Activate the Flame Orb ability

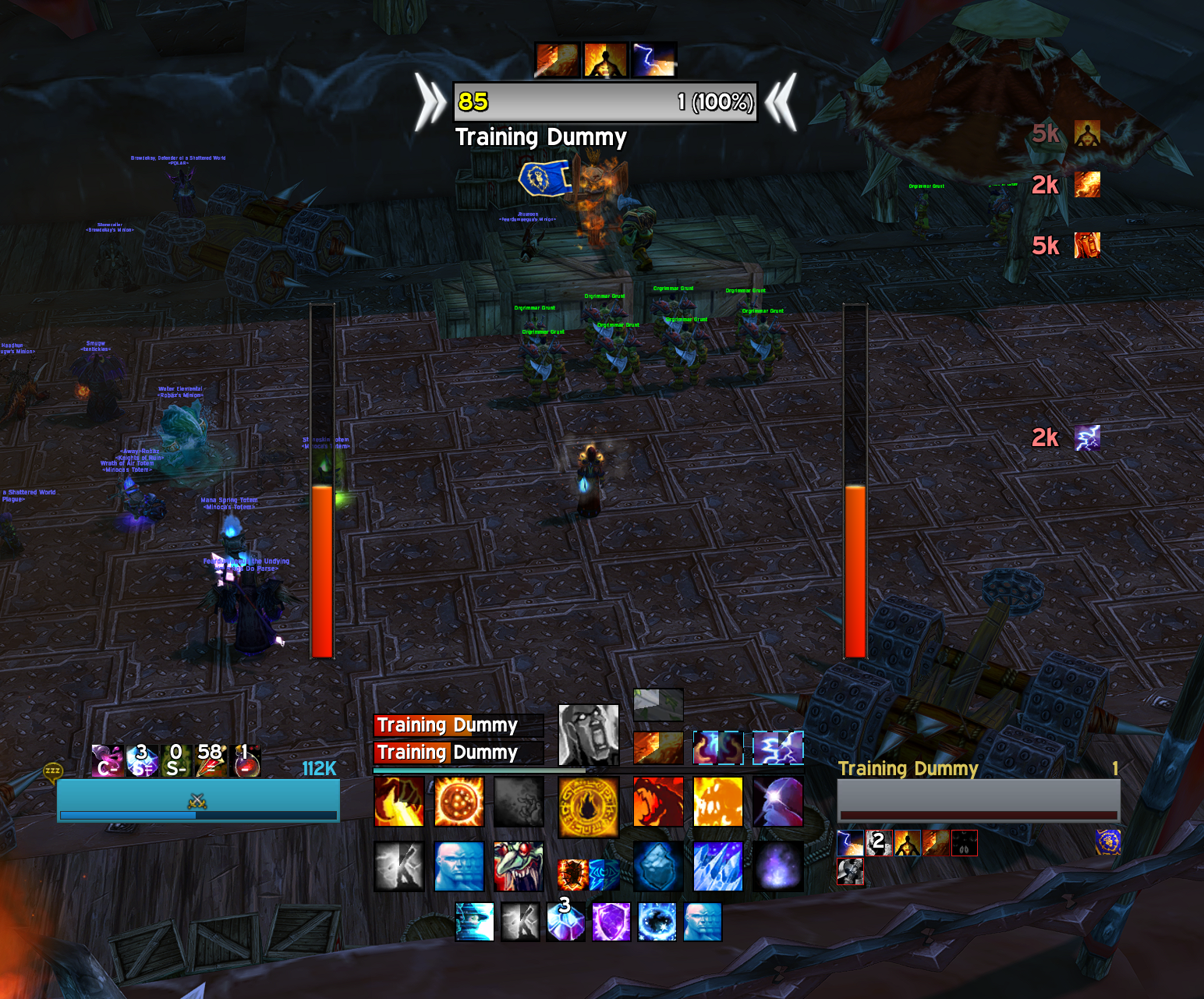point(459,802)
